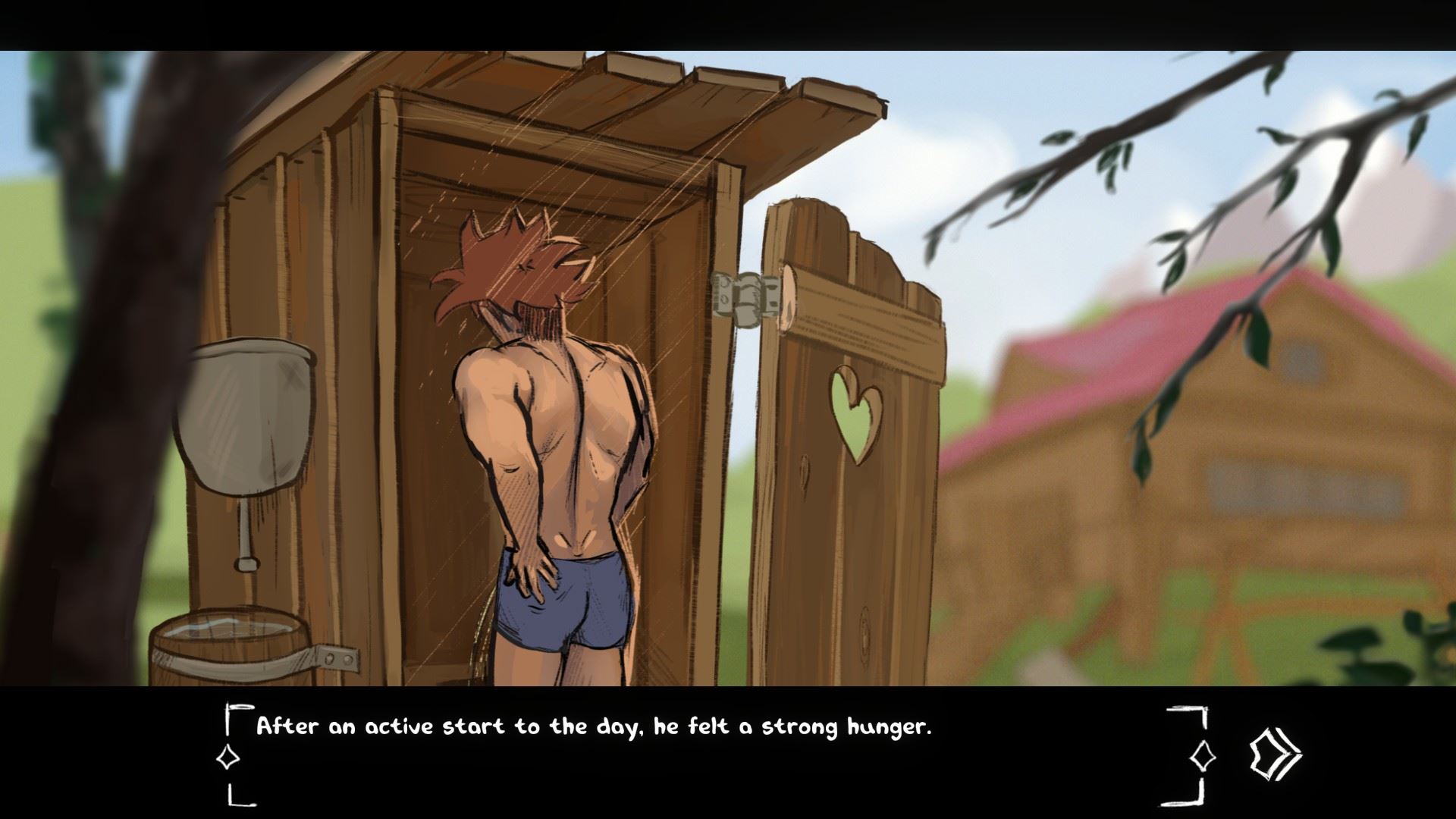Advance dialogue with the double-arrow button
1456x819 pixels.
tap(1275, 754)
